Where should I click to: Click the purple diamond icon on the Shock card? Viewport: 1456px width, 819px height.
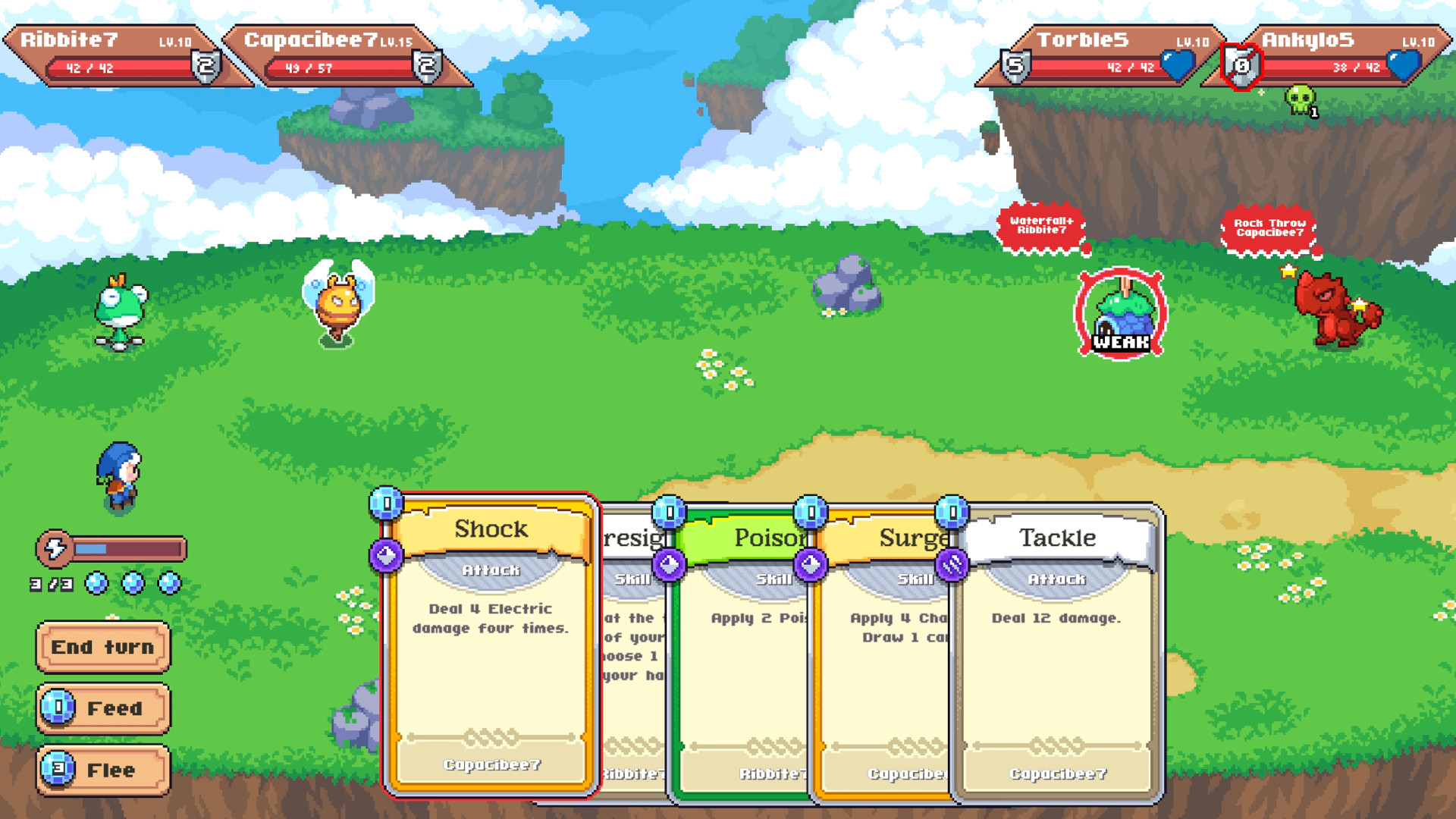(x=386, y=556)
